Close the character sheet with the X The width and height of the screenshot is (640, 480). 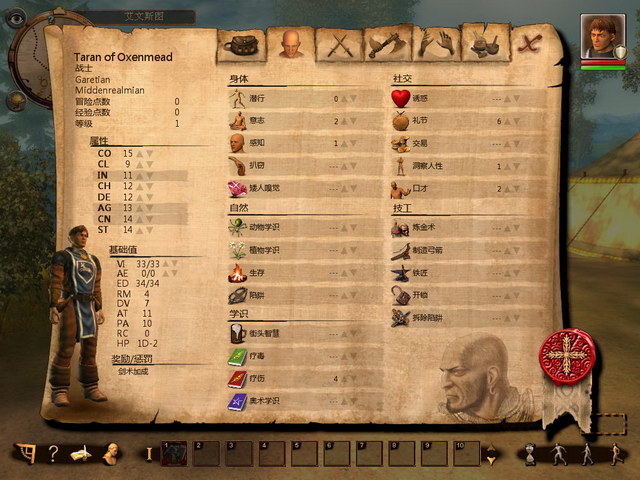coord(530,42)
